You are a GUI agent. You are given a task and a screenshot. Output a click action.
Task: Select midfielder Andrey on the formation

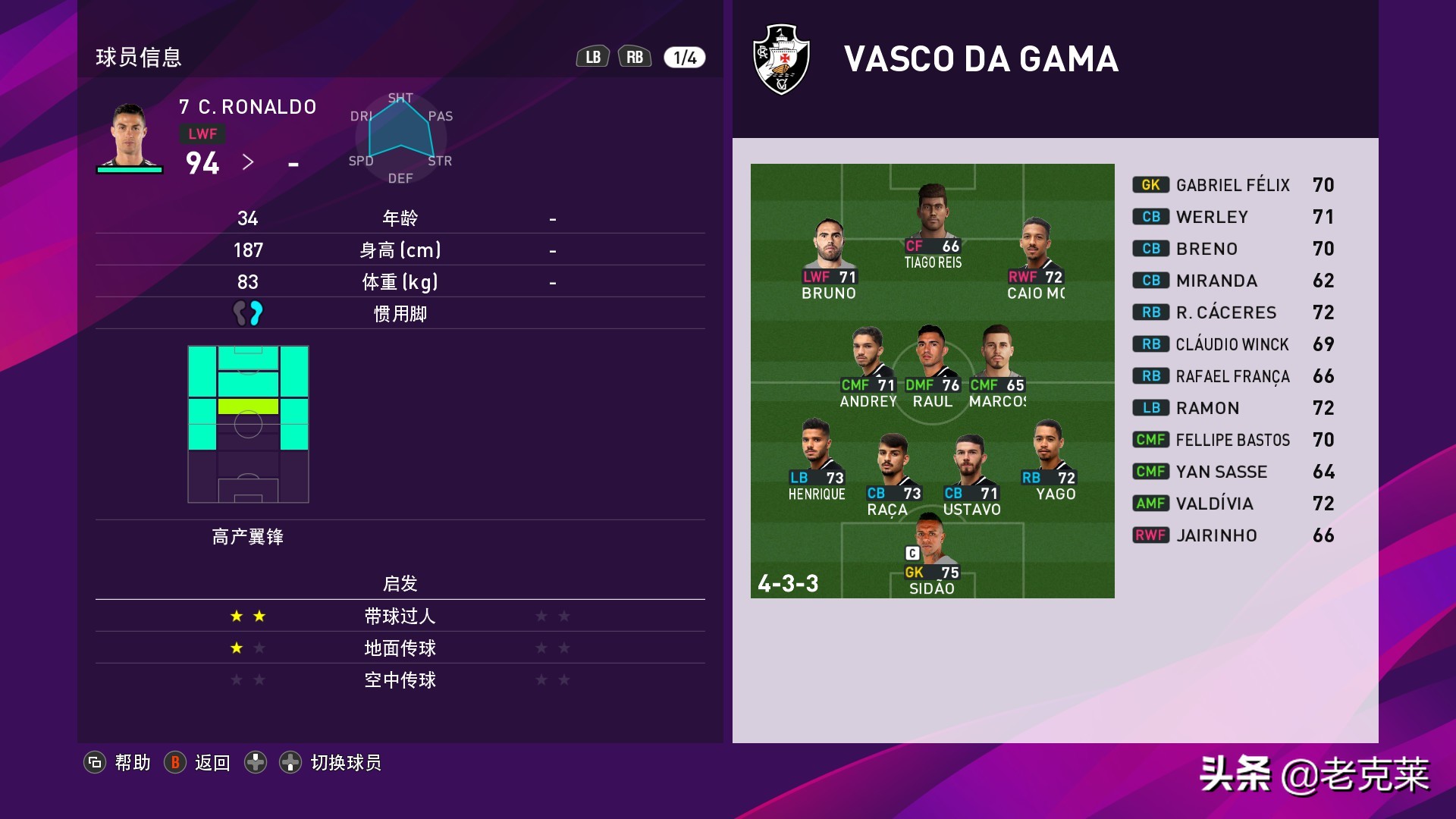point(868,366)
